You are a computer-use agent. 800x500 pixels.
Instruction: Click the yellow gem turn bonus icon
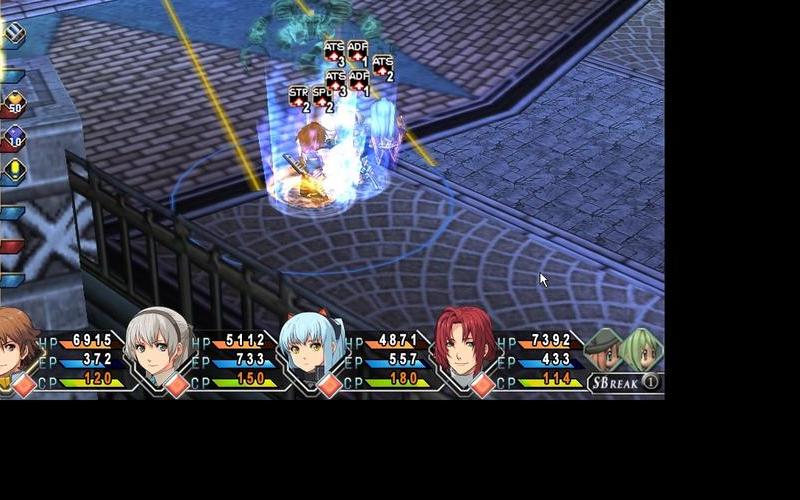coord(13,170)
